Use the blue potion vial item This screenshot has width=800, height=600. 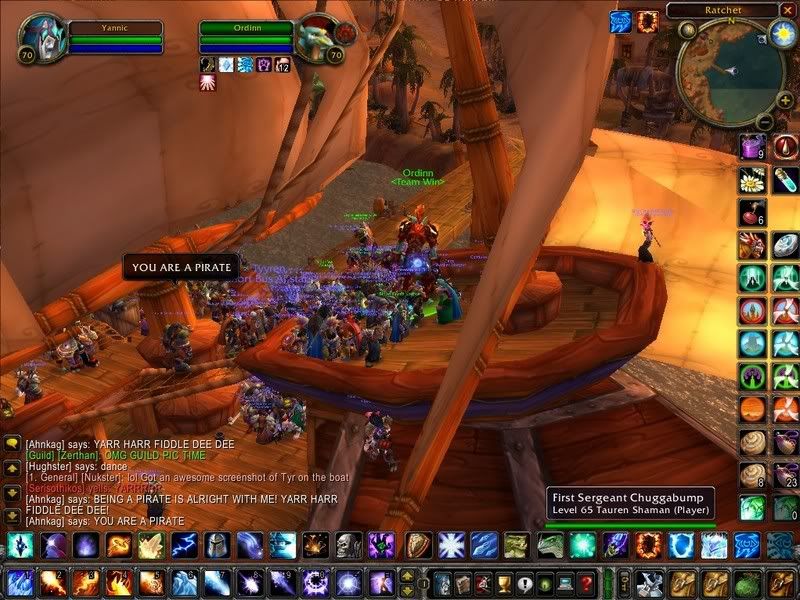click(x=786, y=180)
